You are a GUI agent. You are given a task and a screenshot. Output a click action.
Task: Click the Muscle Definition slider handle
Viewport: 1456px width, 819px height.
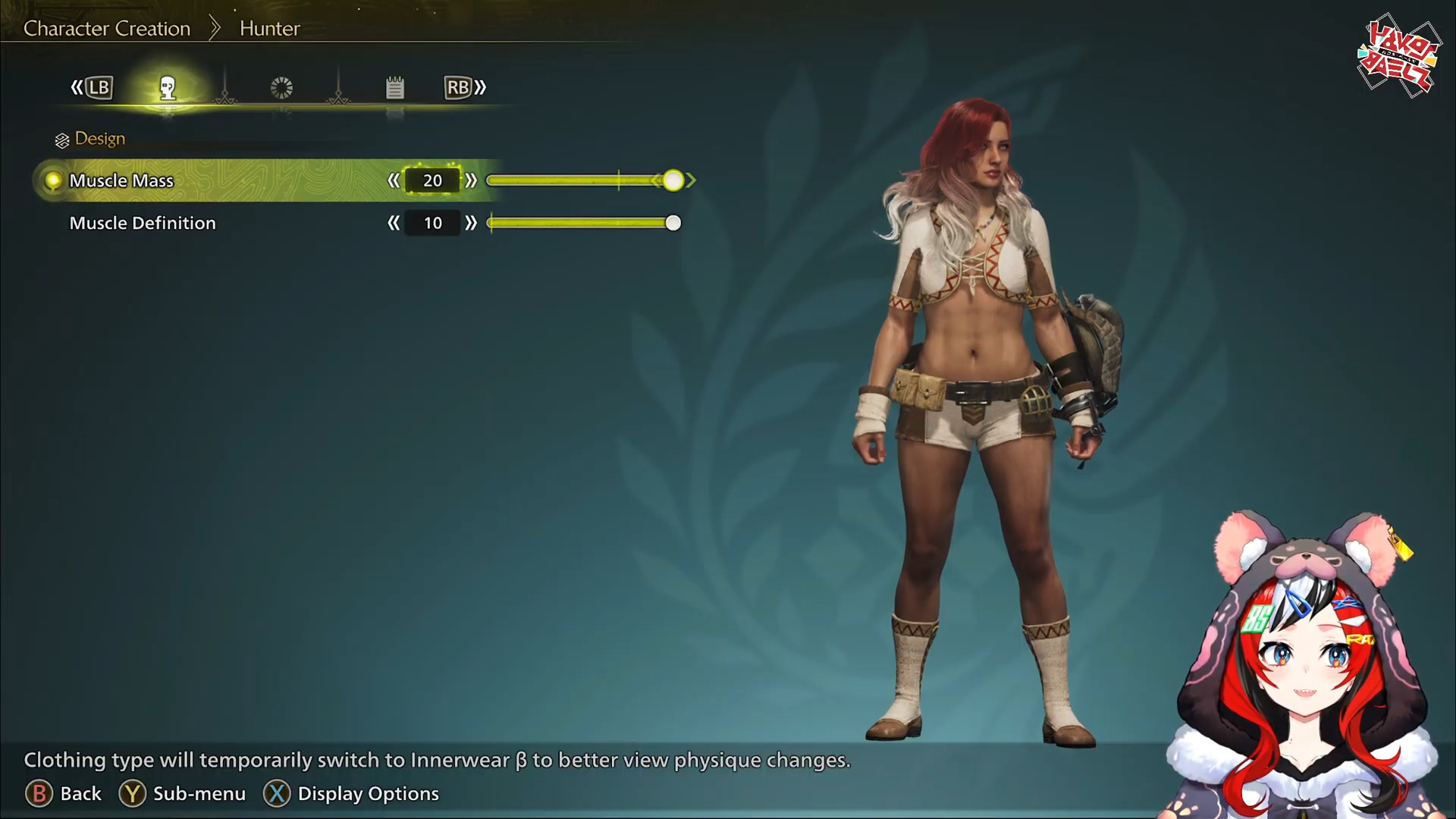tap(673, 223)
